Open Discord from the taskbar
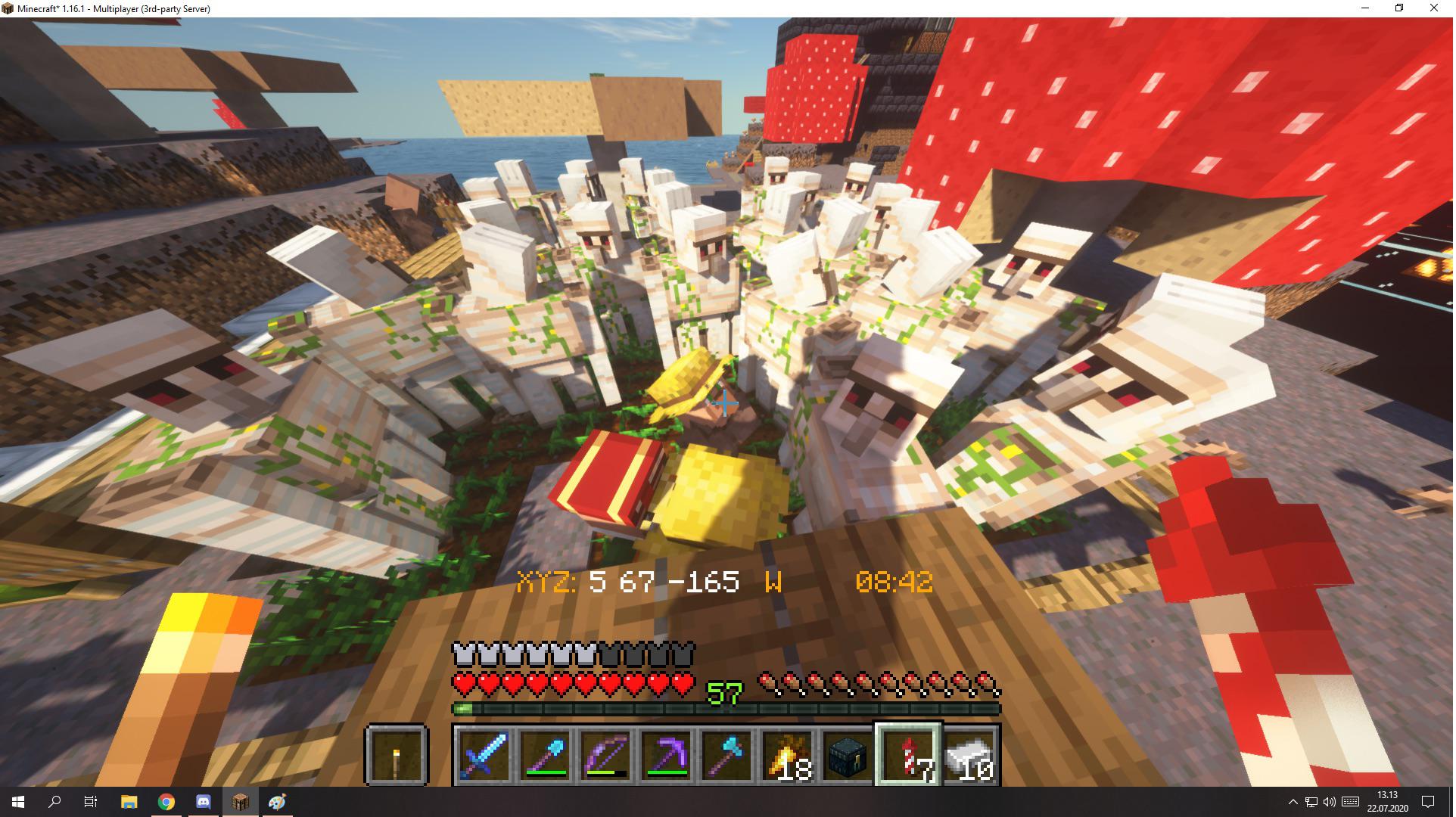Screen dimensions: 1456x817 tap(202, 803)
